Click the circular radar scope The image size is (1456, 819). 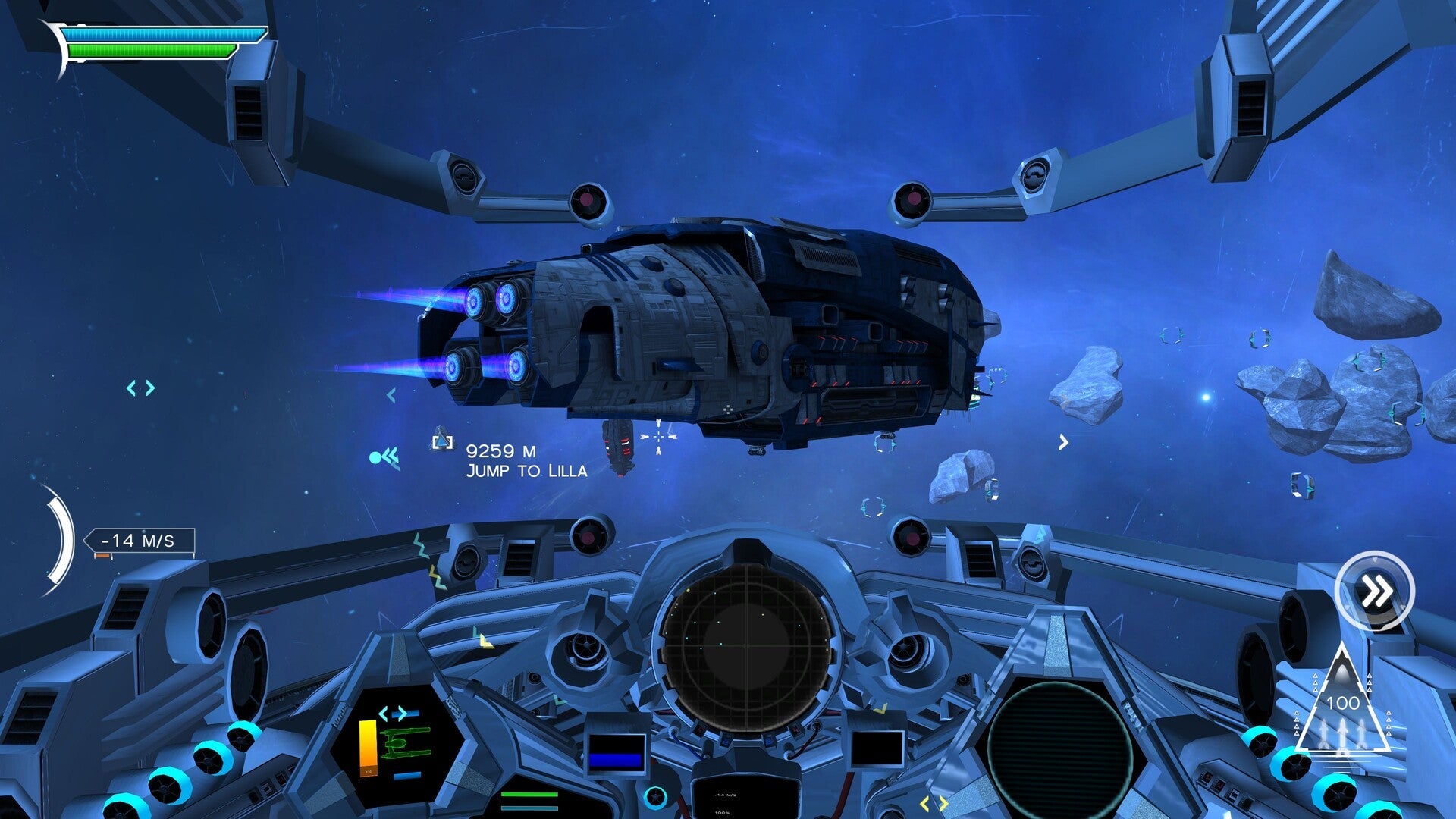tap(747, 645)
